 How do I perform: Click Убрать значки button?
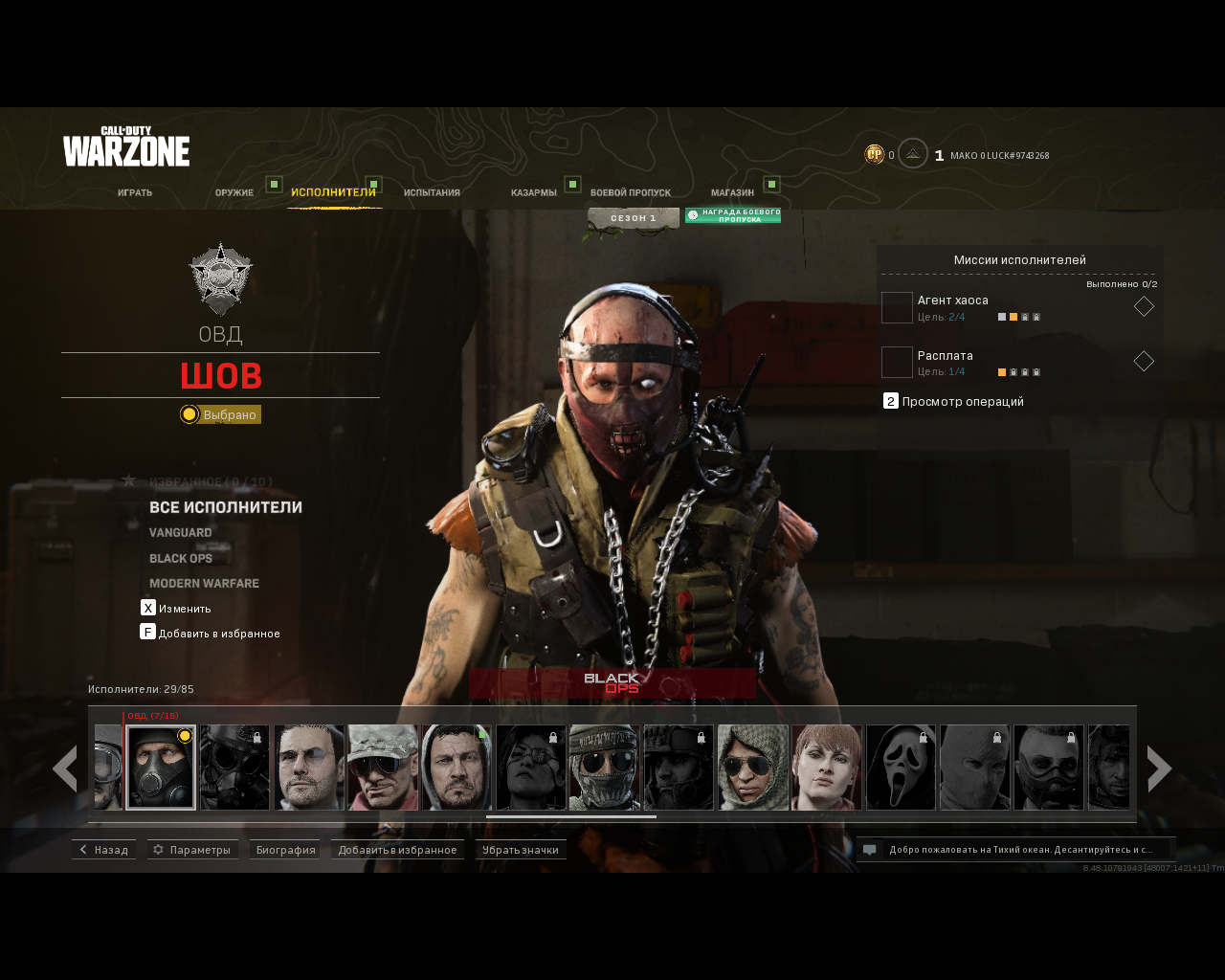click(521, 850)
